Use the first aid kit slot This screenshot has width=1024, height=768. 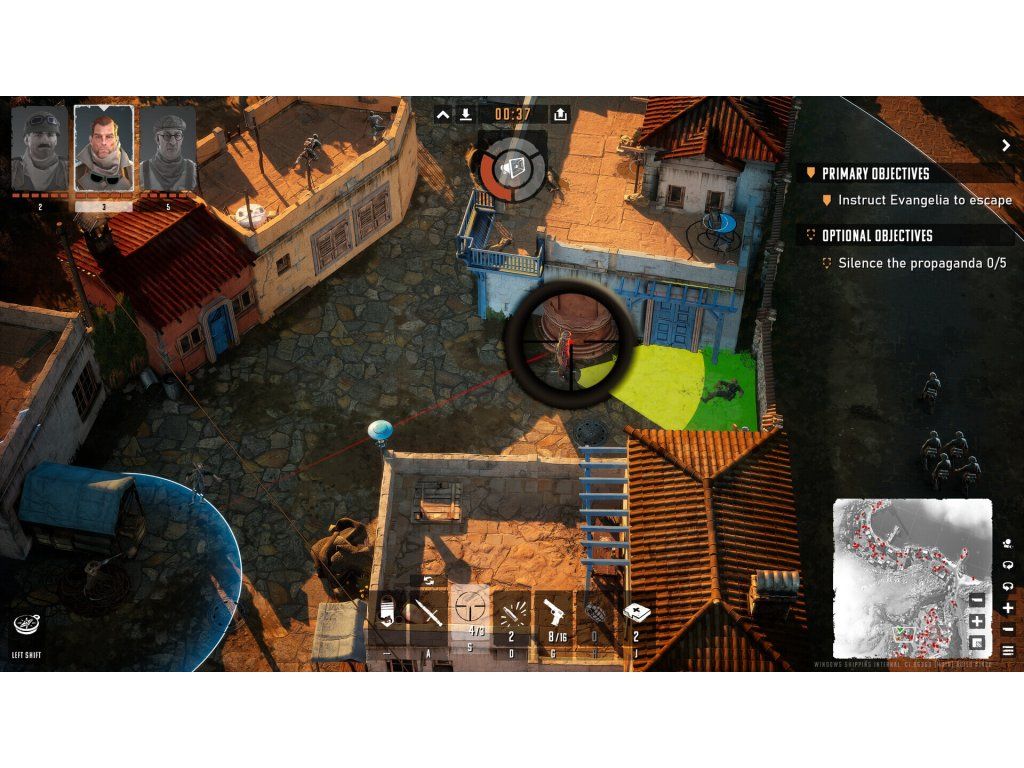click(x=637, y=611)
